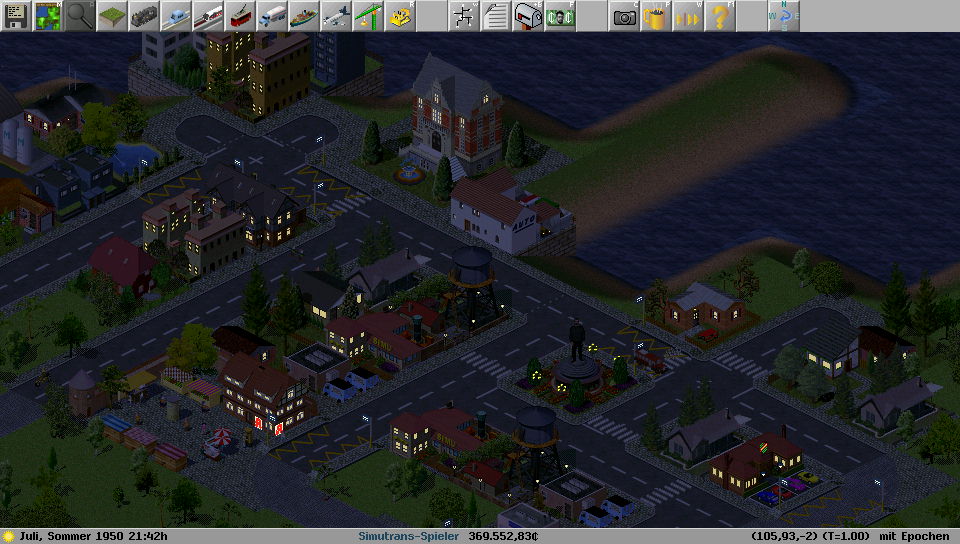Open the finances banknote window
This screenshot has width=960, height=544.
click(559, 16)
